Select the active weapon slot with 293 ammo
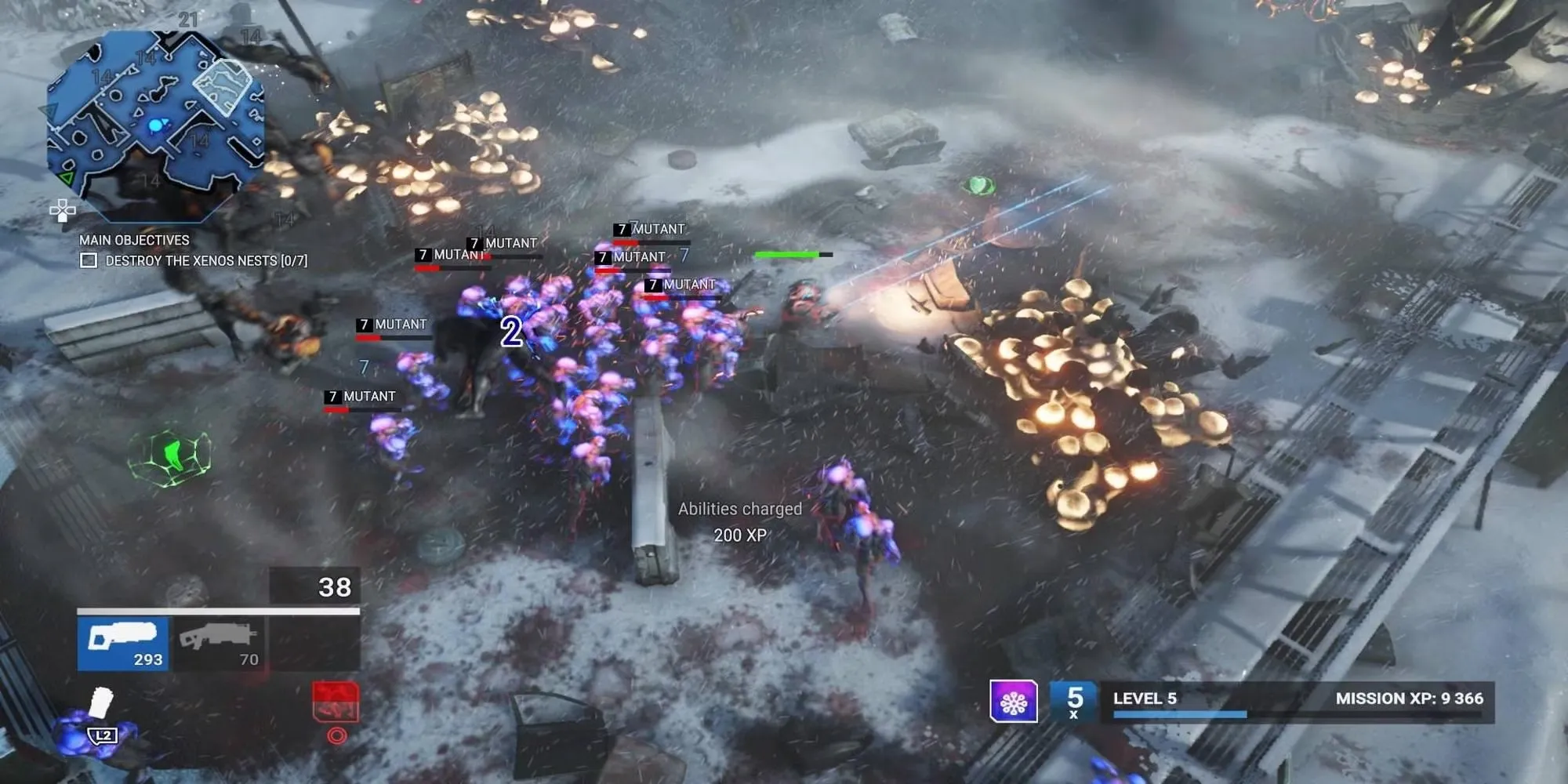The height and width of the screenshot is (784, 1568). [123, 643]
